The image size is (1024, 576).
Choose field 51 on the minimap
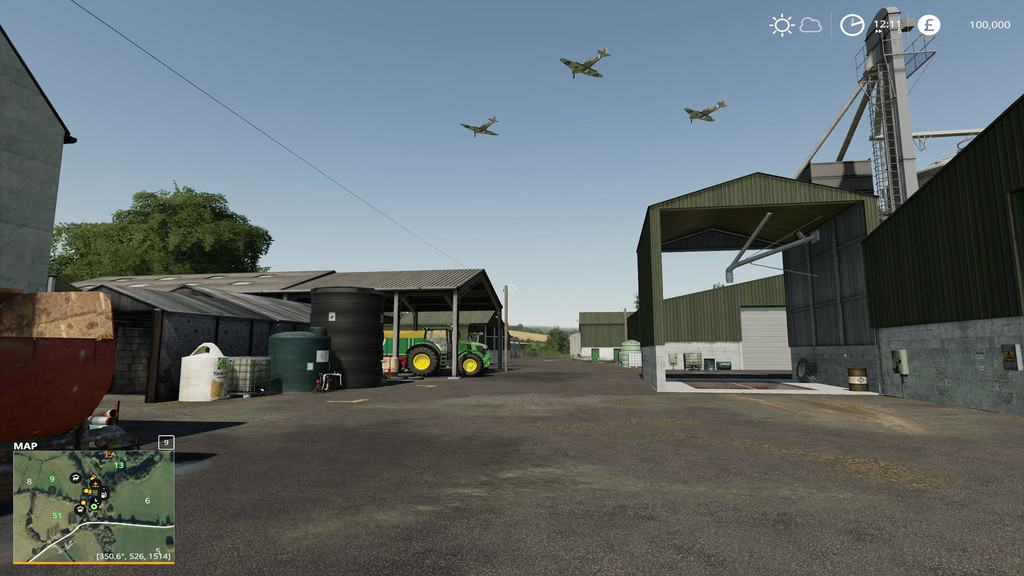tap(57, 516)
